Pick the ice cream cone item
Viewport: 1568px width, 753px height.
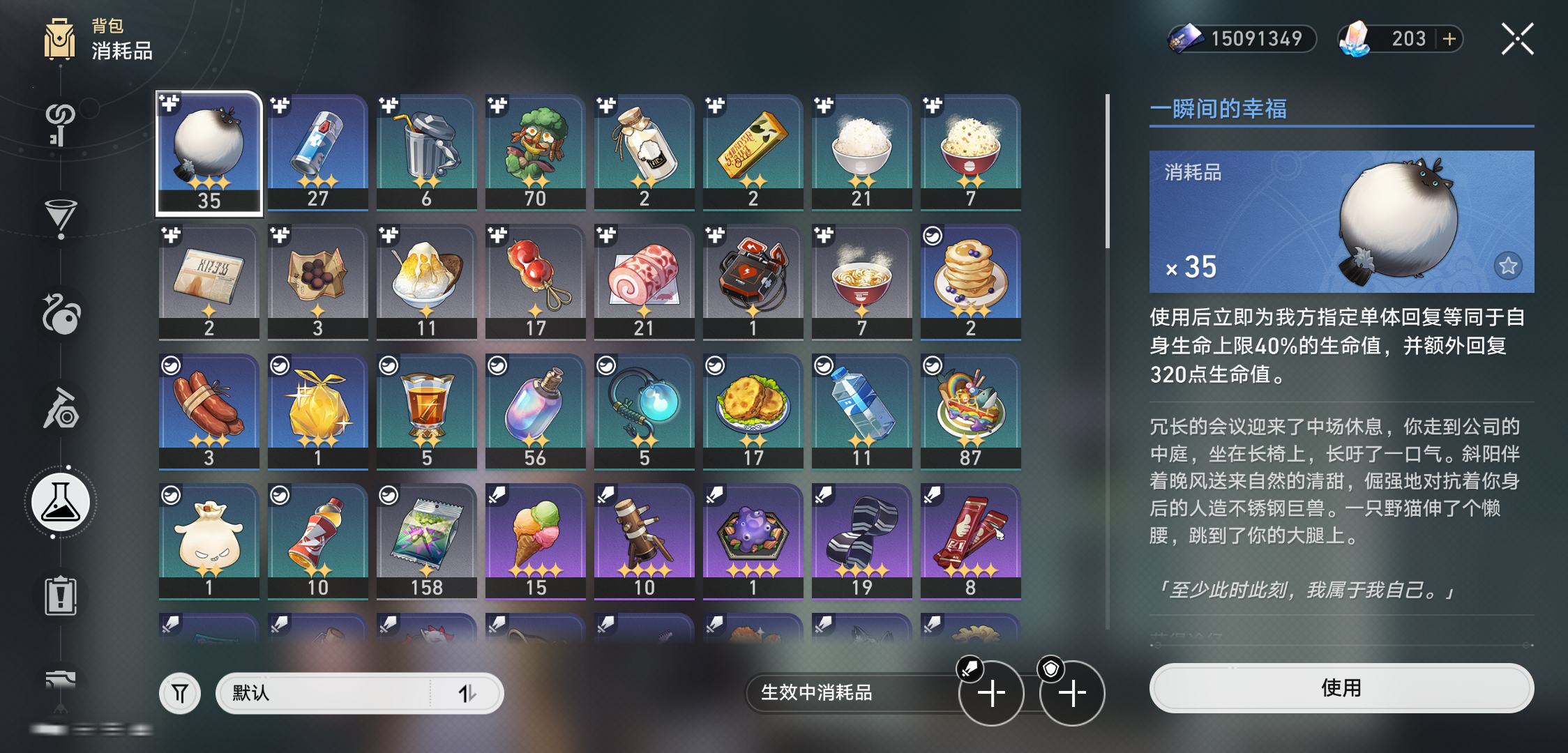tap(535, 541)
